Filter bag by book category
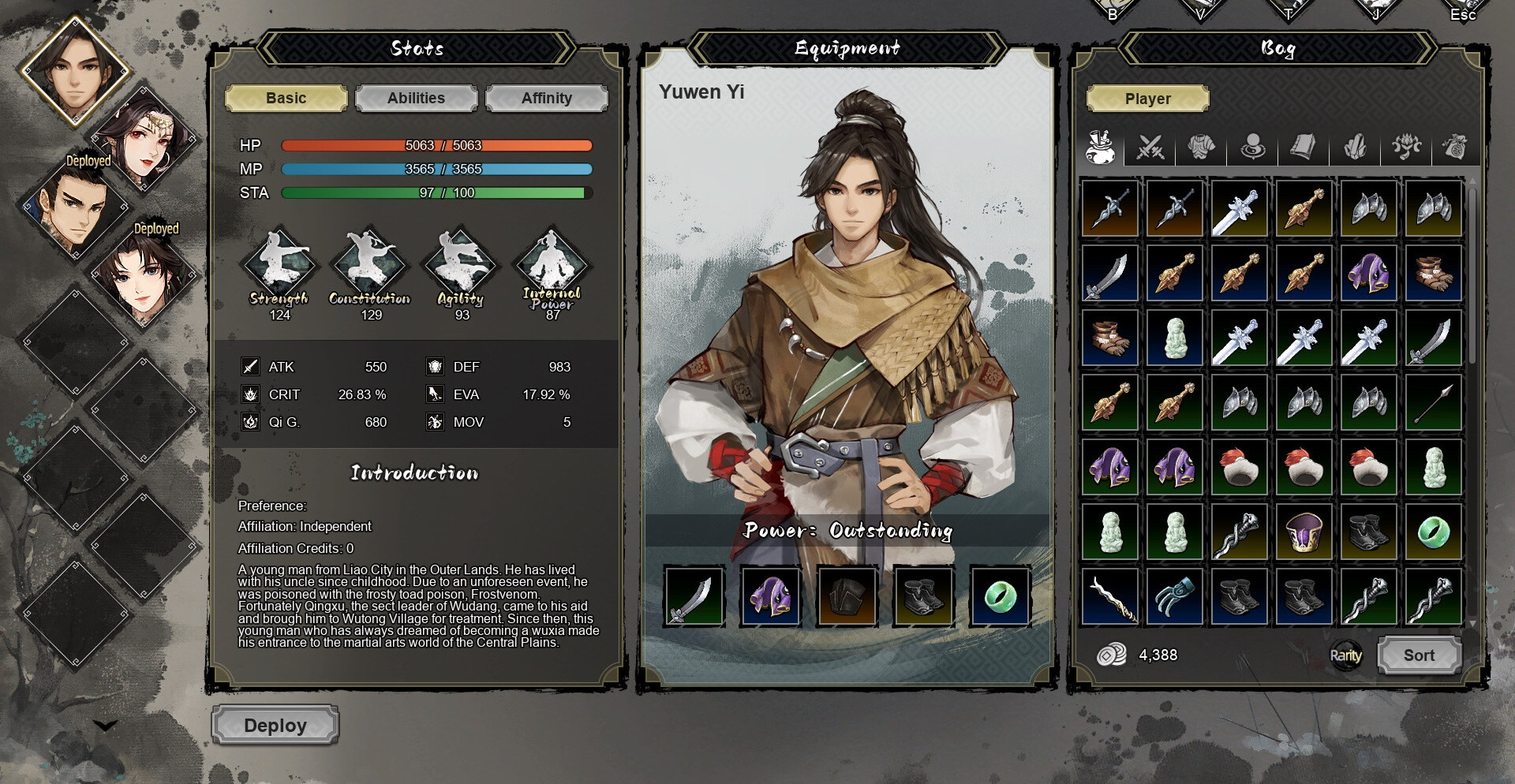Viewport: 1515px width, 784px height. [1304, 147]
